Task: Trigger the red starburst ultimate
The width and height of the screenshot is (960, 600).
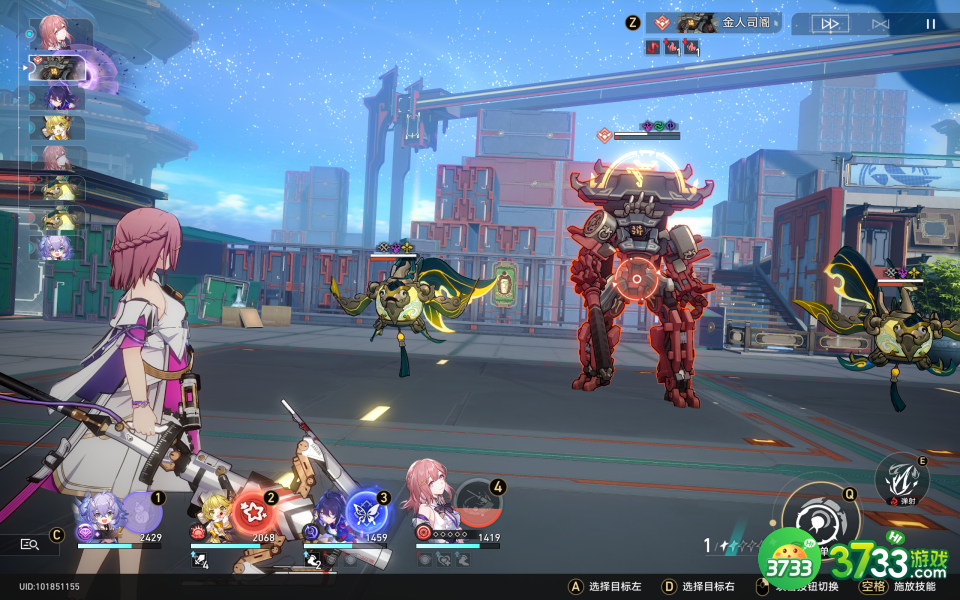Action: click(251, 511)
